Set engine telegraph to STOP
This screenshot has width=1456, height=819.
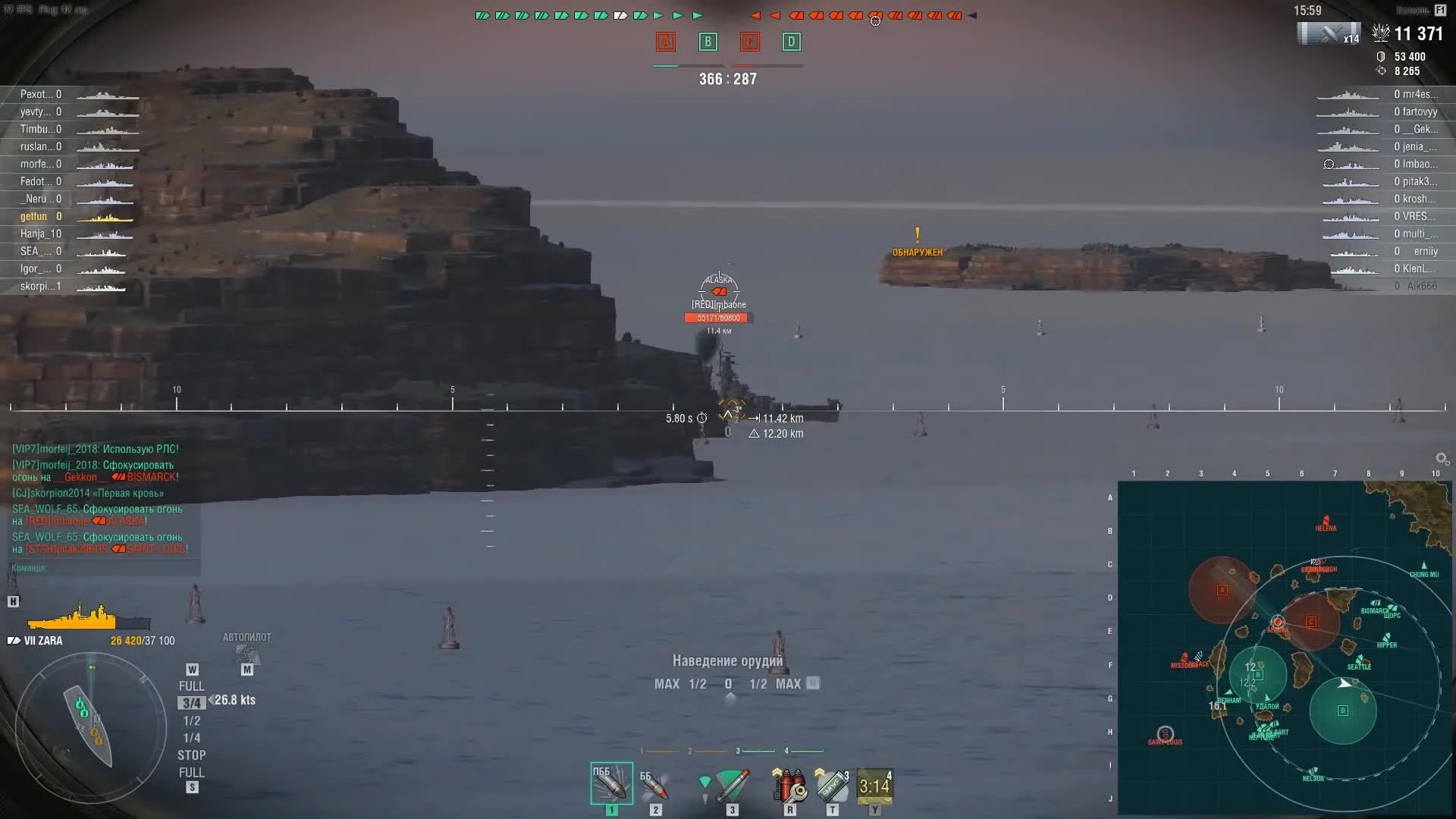pyautogui.click(x=192, y=755)
